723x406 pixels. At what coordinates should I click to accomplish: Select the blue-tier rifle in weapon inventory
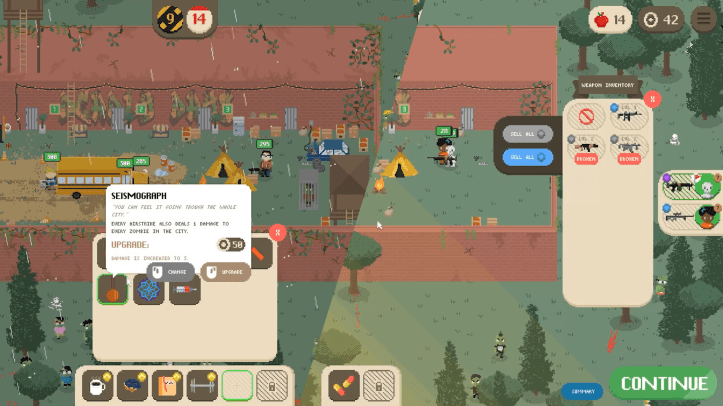tap(629, 117)
